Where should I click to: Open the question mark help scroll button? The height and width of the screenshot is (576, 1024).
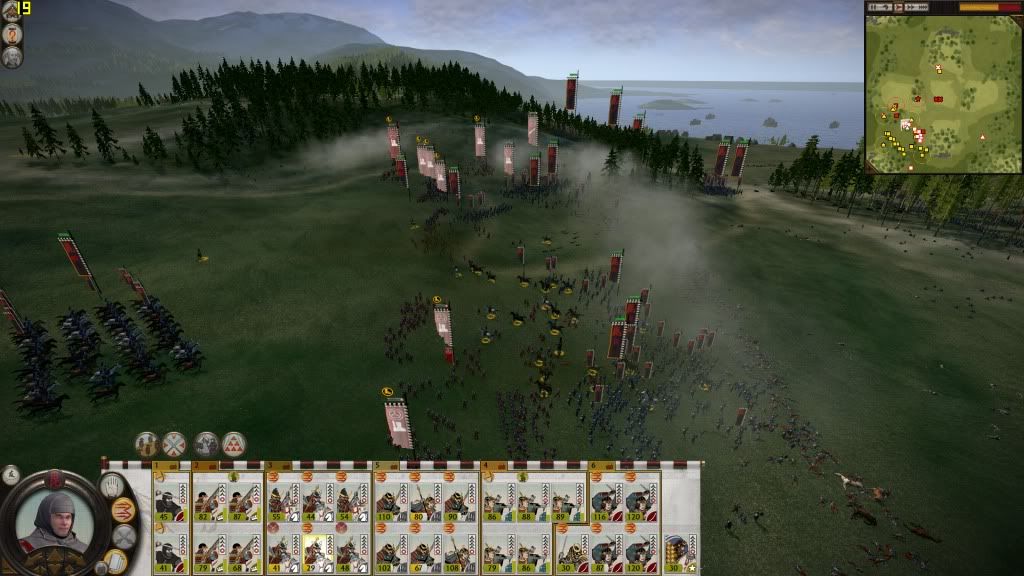pyautogui.click(x=12, y=35)
